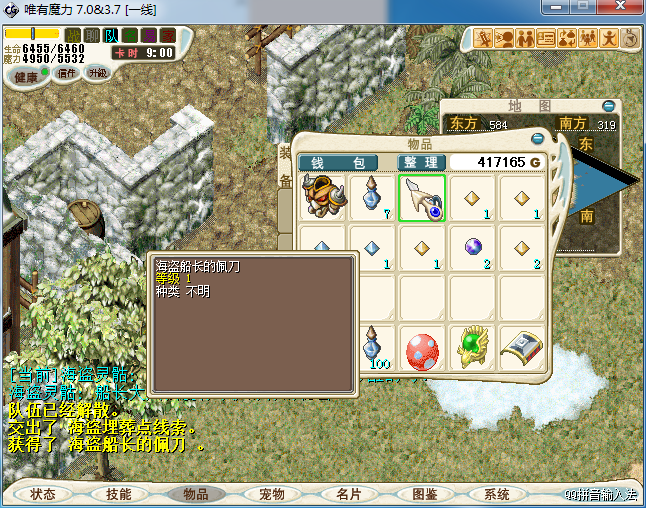Viewport: 646px width, 508px height.
Task: Close the 地图 map window
Action: point(608,105)
